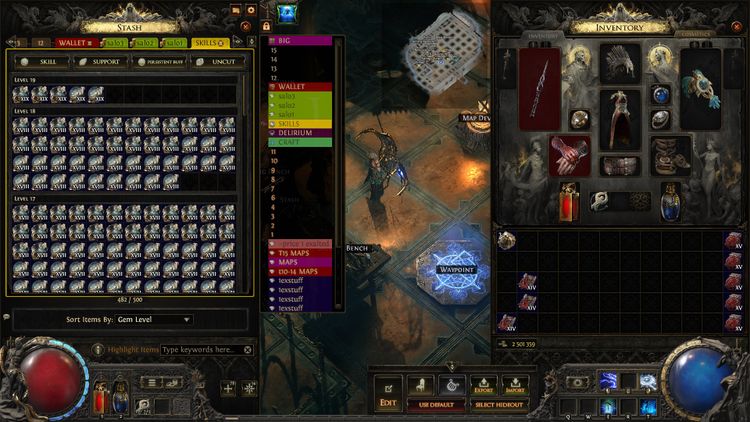
Task: Click the Select Hideout button
Action: (x=498, y=404)
